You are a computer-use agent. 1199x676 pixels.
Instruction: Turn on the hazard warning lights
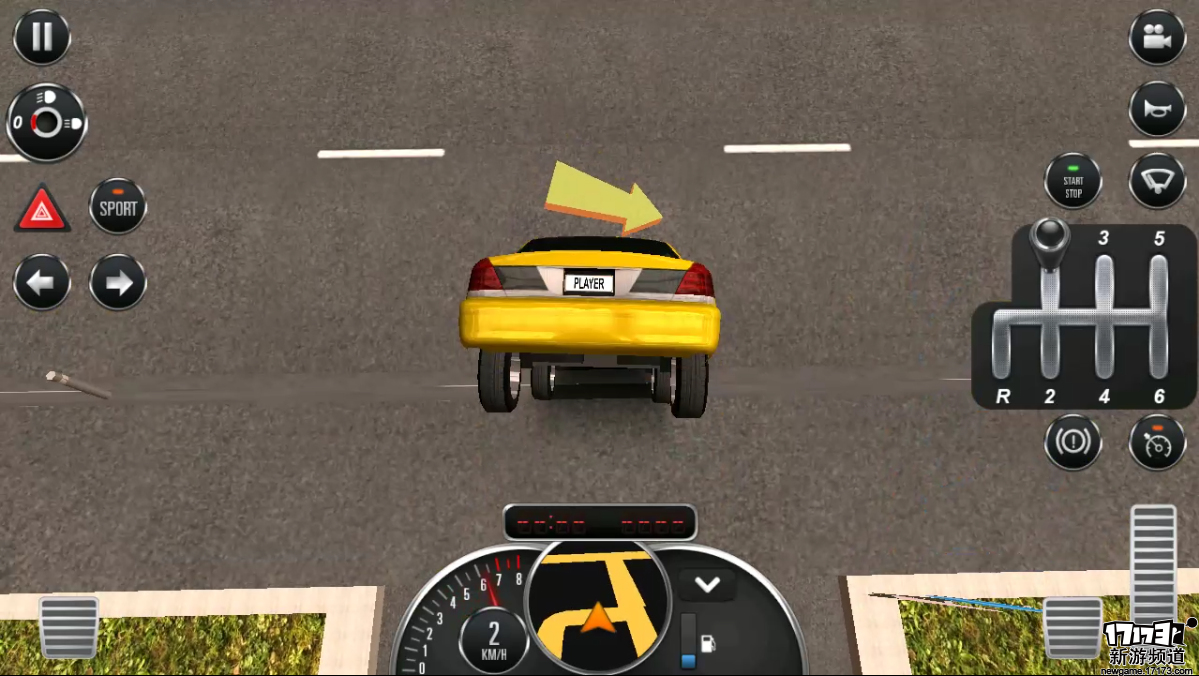42,209
